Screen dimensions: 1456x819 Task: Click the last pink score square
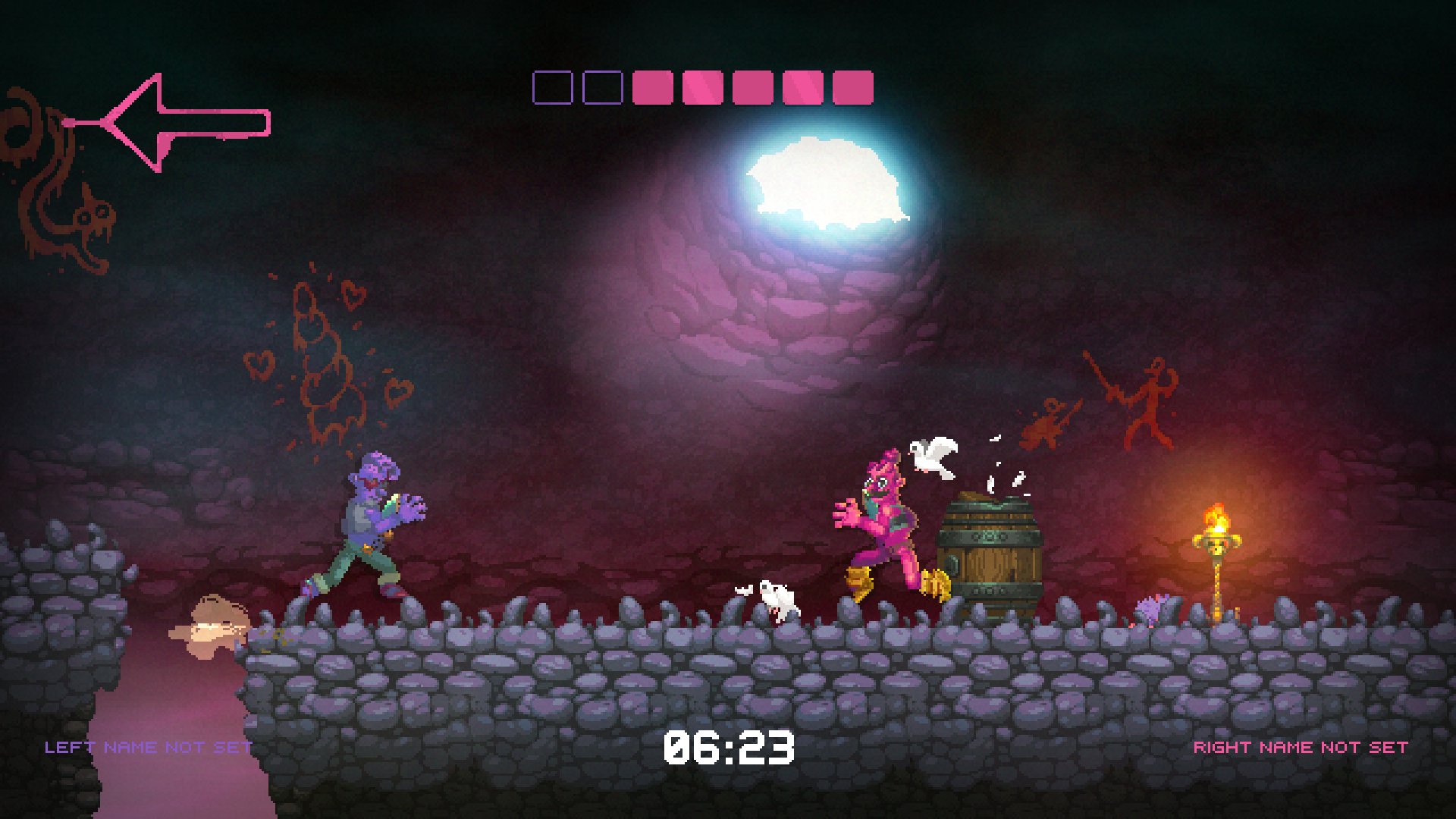(852, 89)
